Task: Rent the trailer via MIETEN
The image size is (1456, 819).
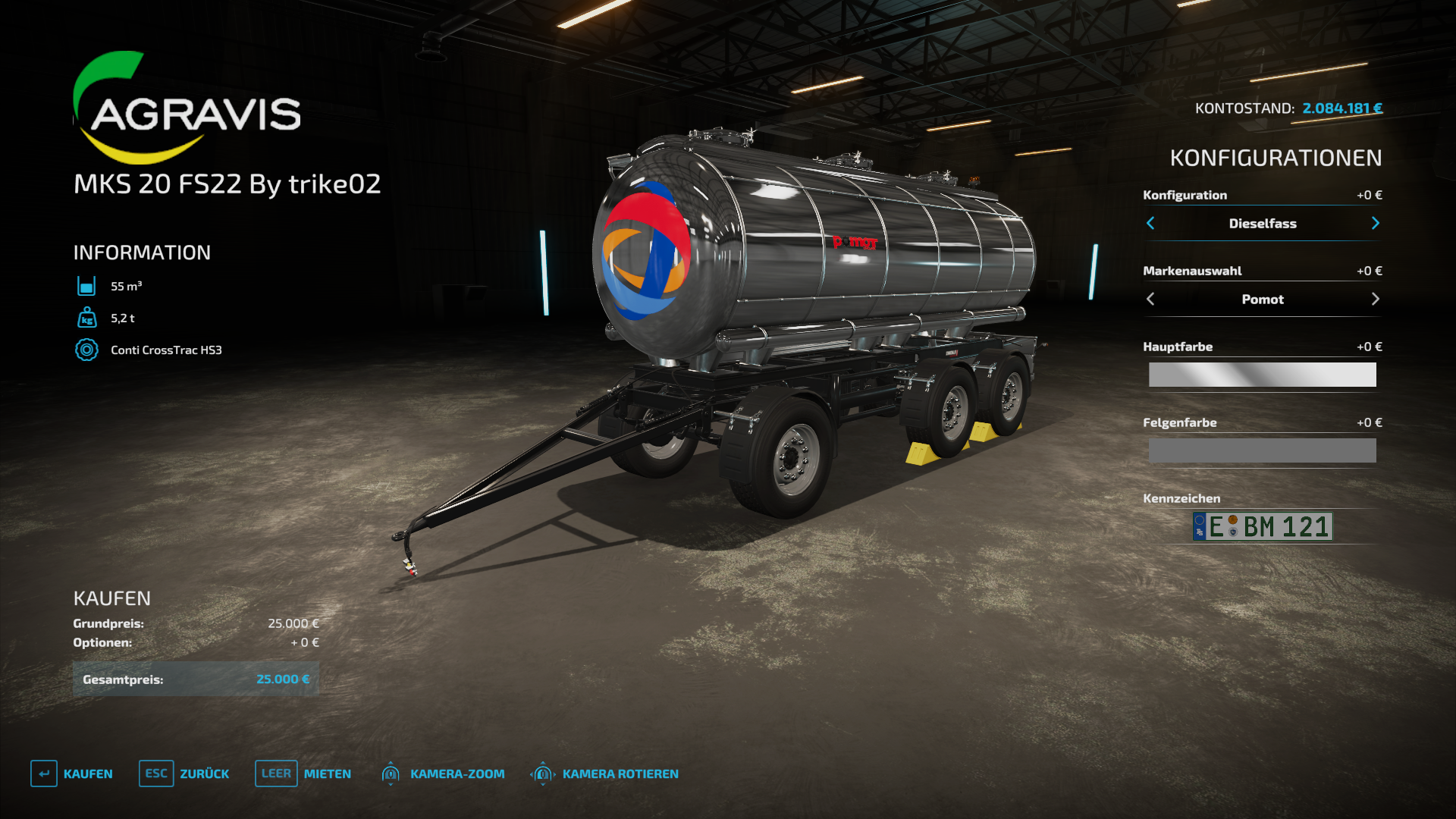Action: [x=303, y=773]
